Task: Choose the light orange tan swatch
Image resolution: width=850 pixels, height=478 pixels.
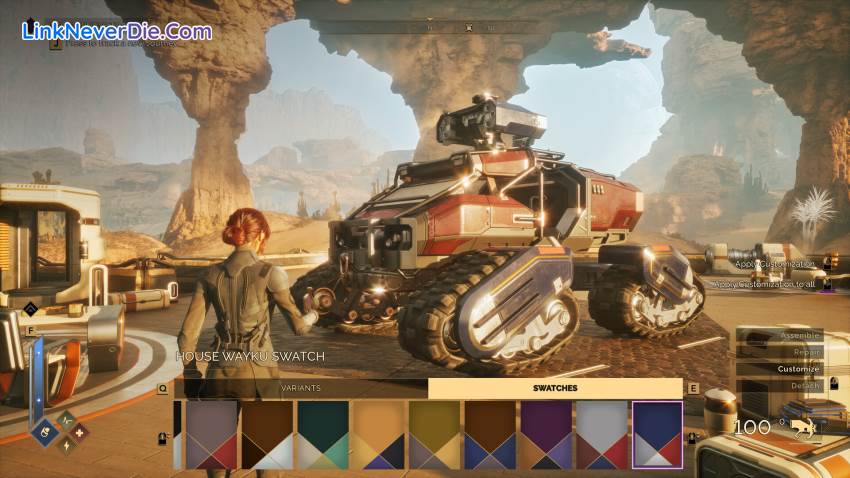Action: [379, 435]
